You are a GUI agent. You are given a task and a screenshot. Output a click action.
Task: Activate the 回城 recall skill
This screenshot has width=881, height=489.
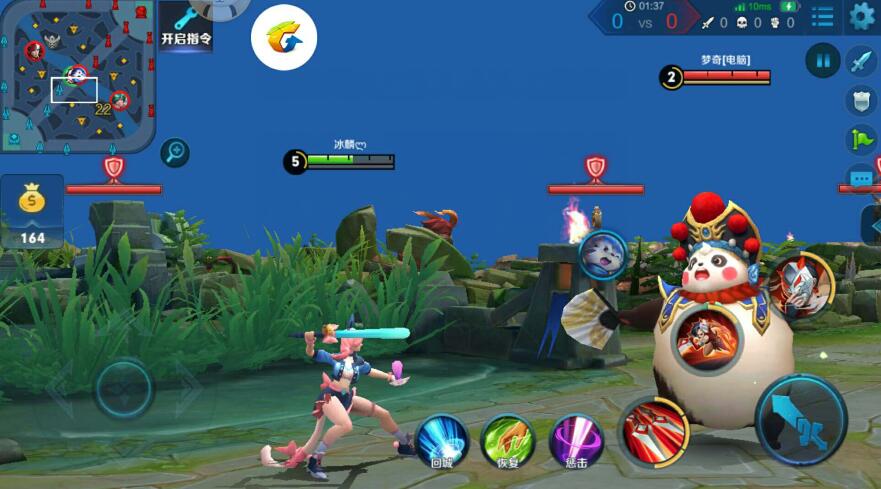point(441,440)
